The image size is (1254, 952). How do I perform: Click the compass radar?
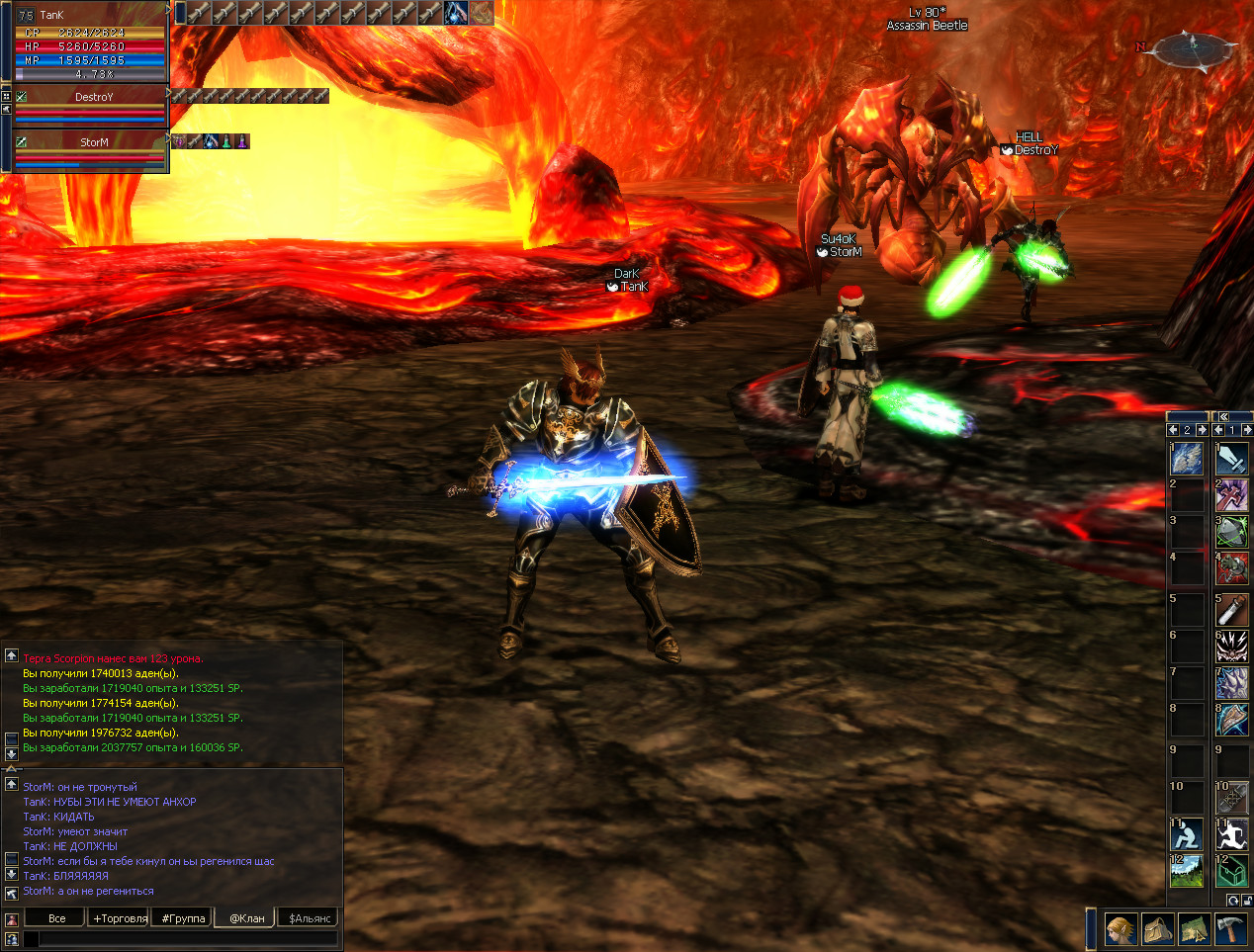[x=1194, y=49]
